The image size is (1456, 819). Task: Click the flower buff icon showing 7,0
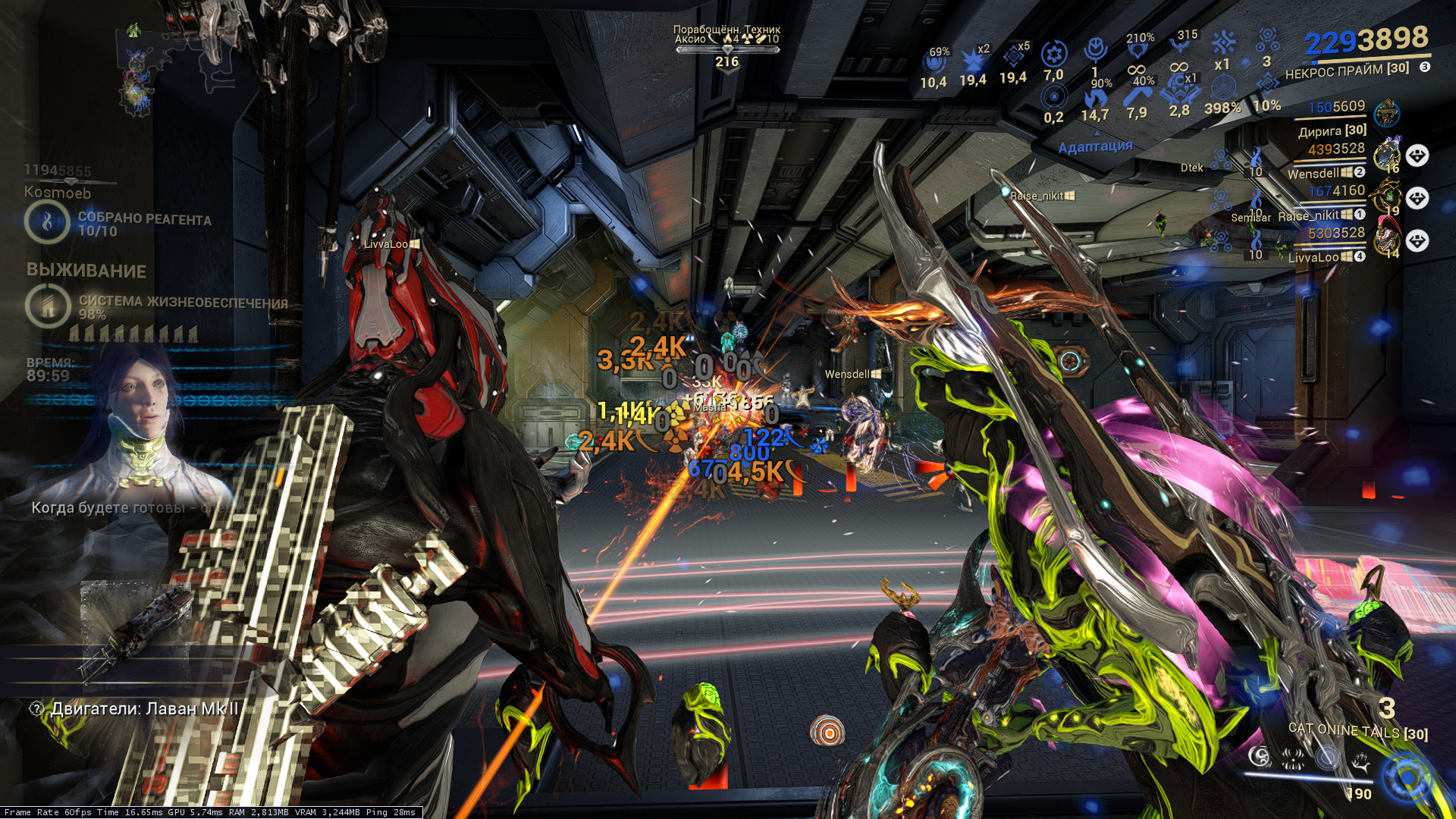tap(1053, 54)
